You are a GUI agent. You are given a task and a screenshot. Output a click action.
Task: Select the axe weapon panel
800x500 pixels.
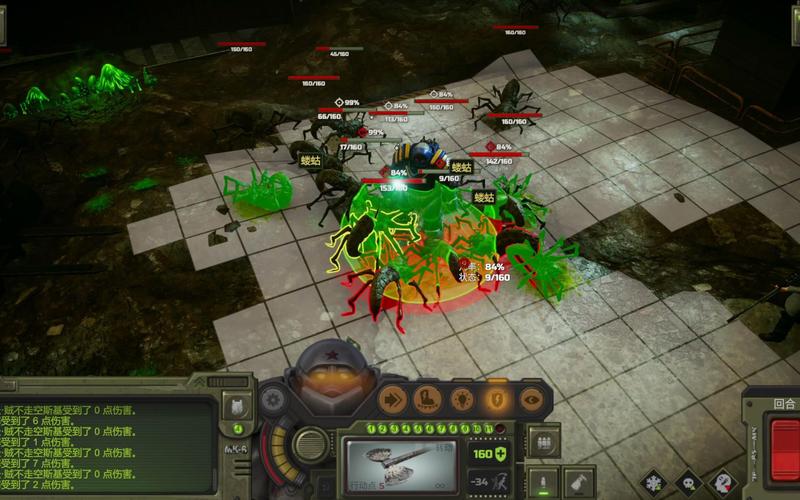[400, 465]
